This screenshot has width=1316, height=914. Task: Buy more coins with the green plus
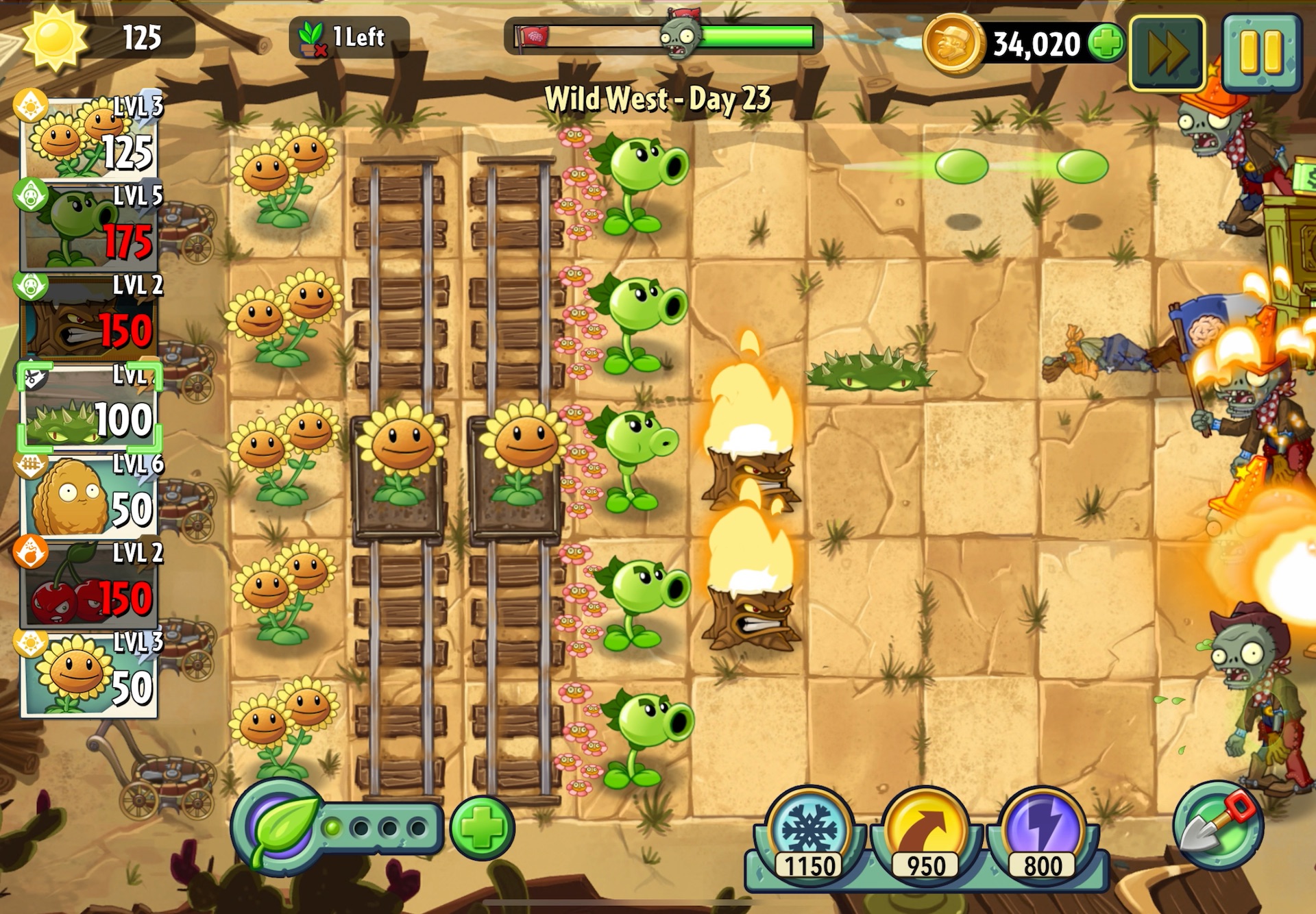click(1106, 43)
